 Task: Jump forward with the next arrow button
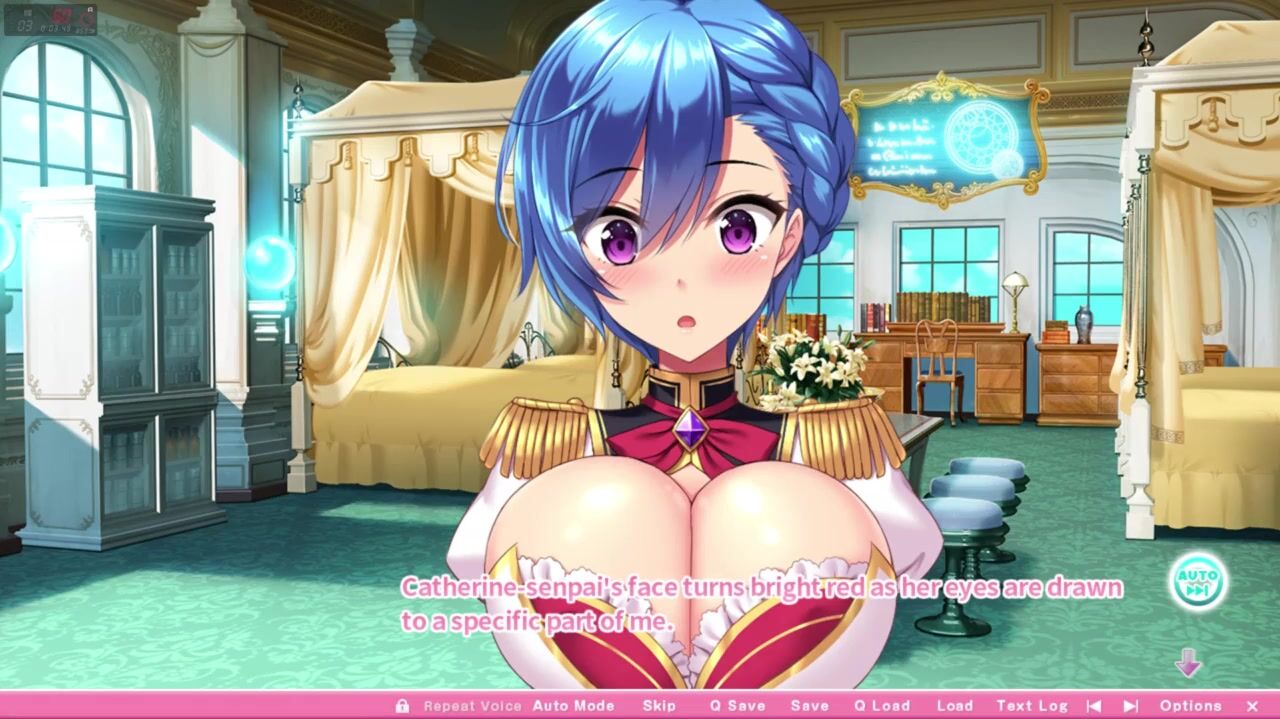[1131, 706]
